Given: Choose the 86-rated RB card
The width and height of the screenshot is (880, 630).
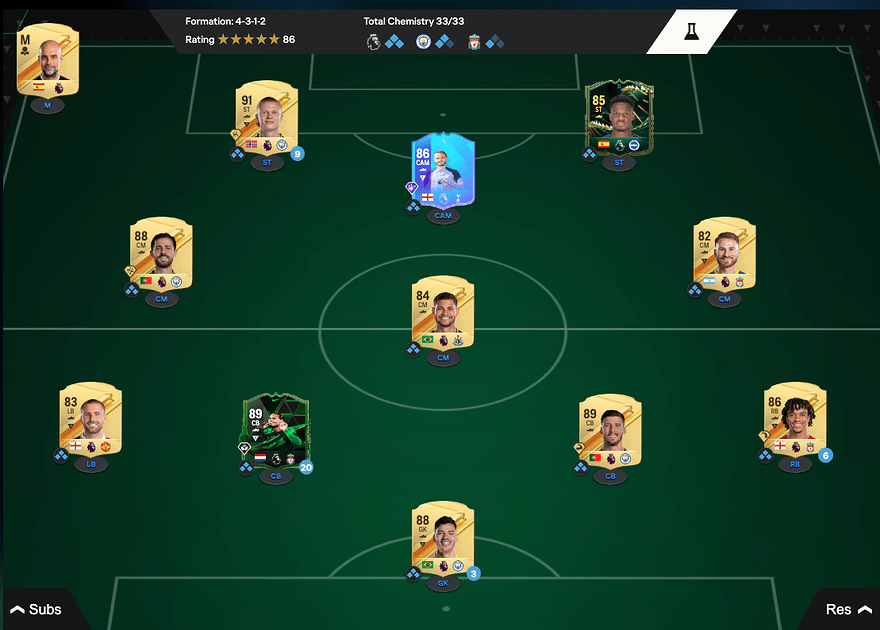Looking at the screenshot, I should (794, 420).
